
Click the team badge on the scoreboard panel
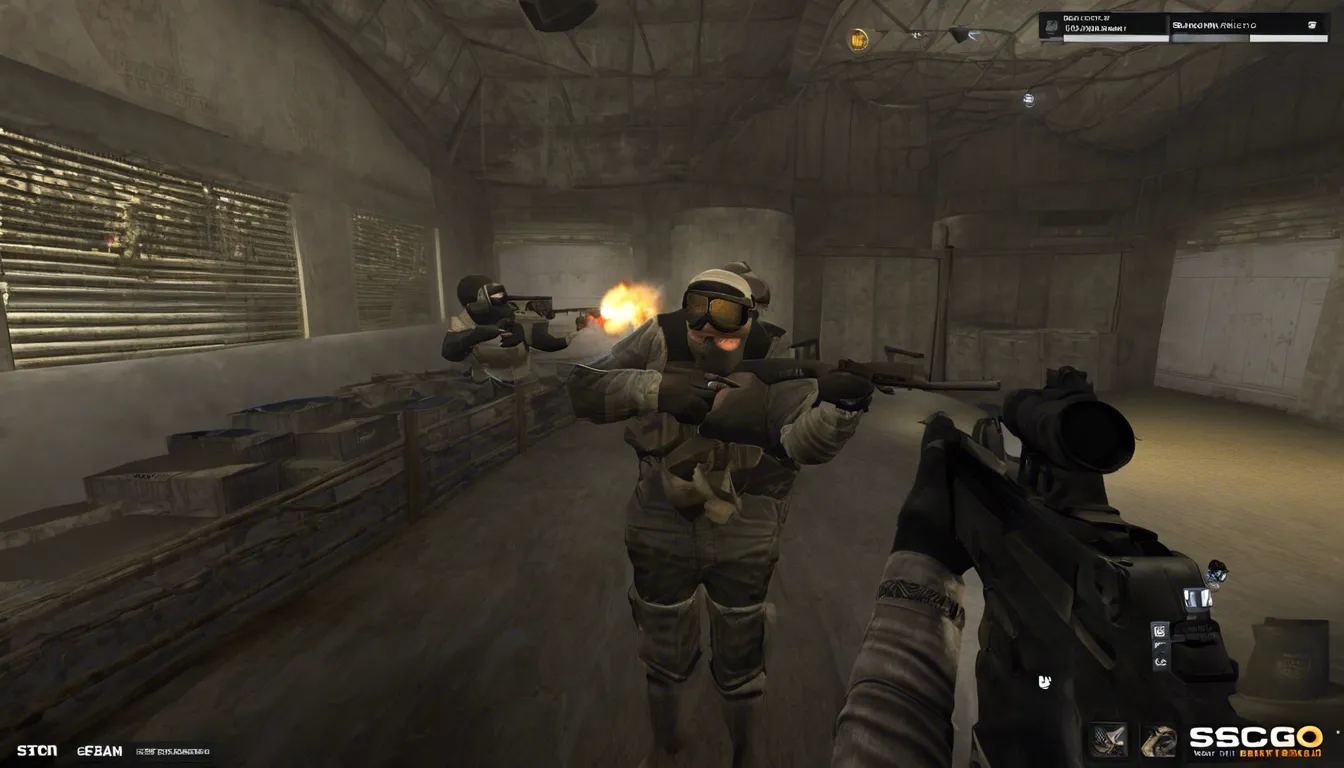(x=1052, y=24)
